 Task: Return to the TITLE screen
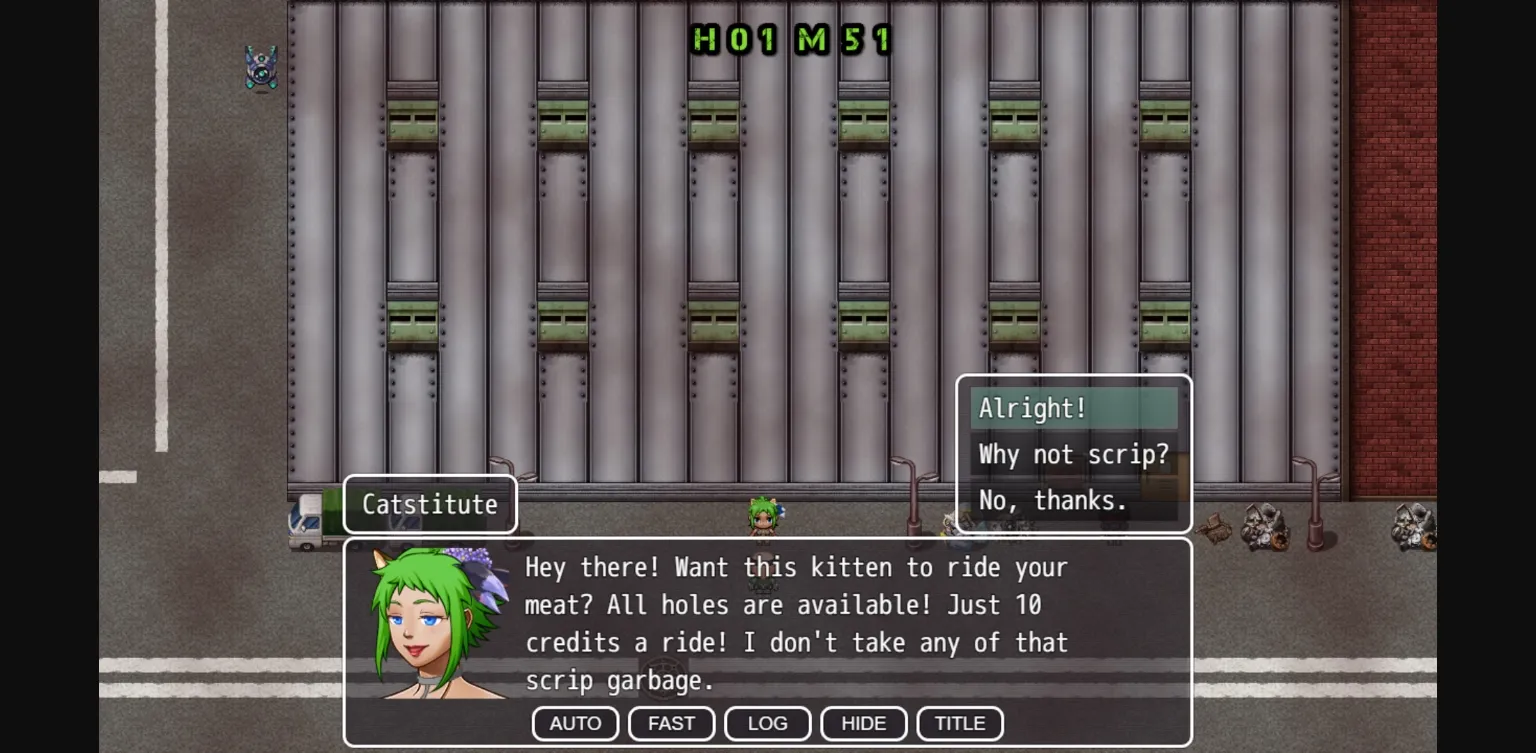coord(959,723)
